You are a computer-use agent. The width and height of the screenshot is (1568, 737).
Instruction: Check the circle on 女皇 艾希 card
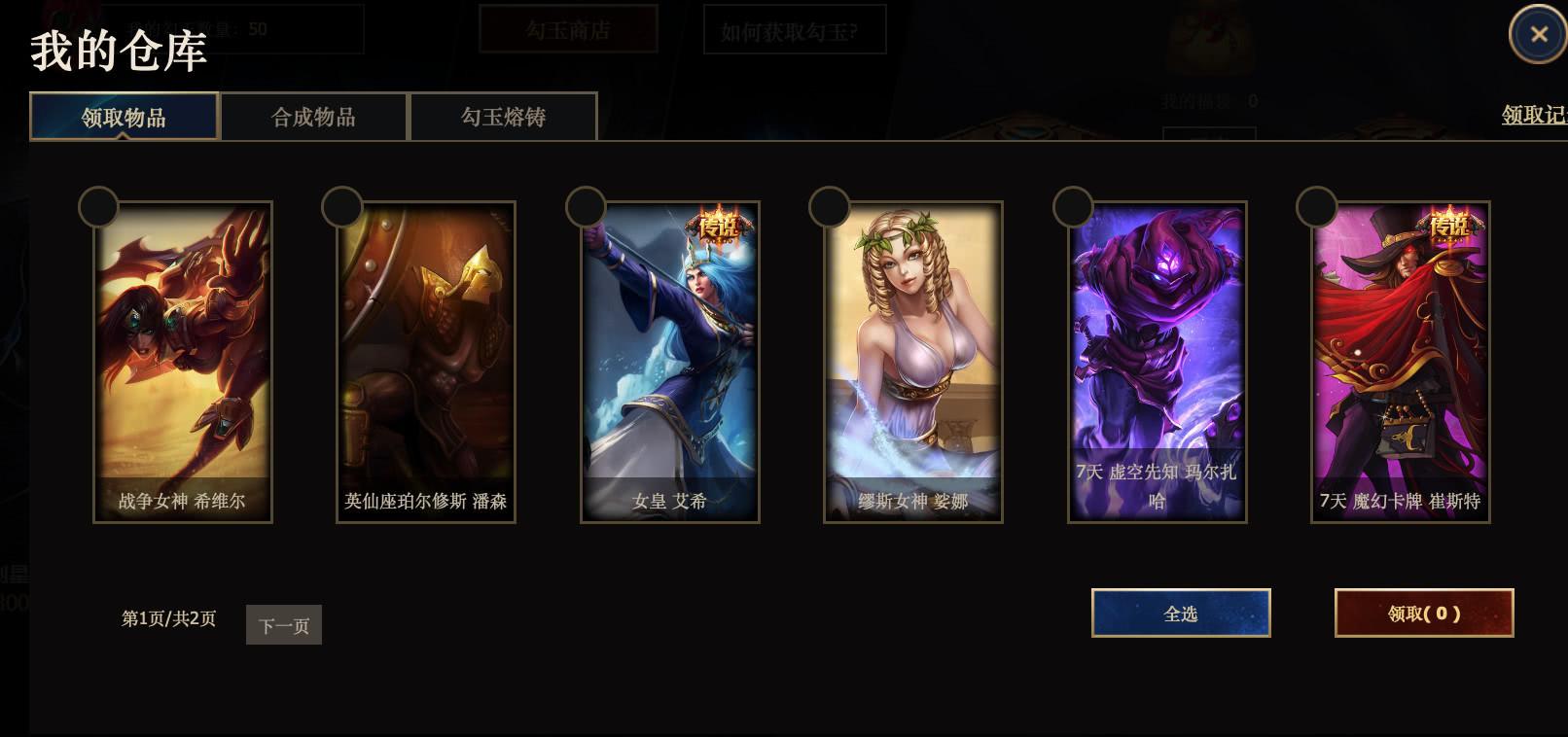(x=586, y=206)
